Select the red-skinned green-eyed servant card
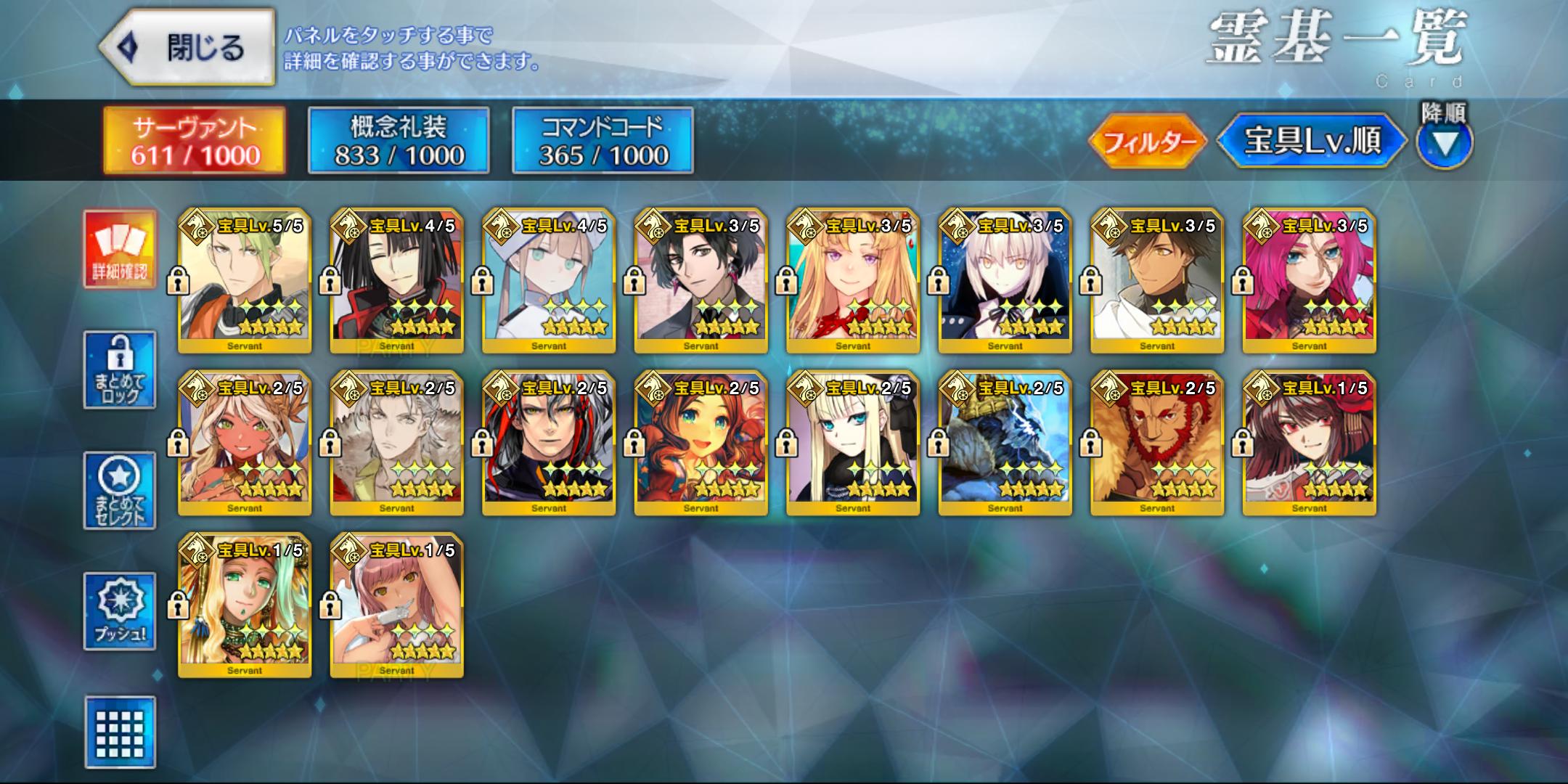Viewport: 1568px width, 784px height. click(245, 444)
